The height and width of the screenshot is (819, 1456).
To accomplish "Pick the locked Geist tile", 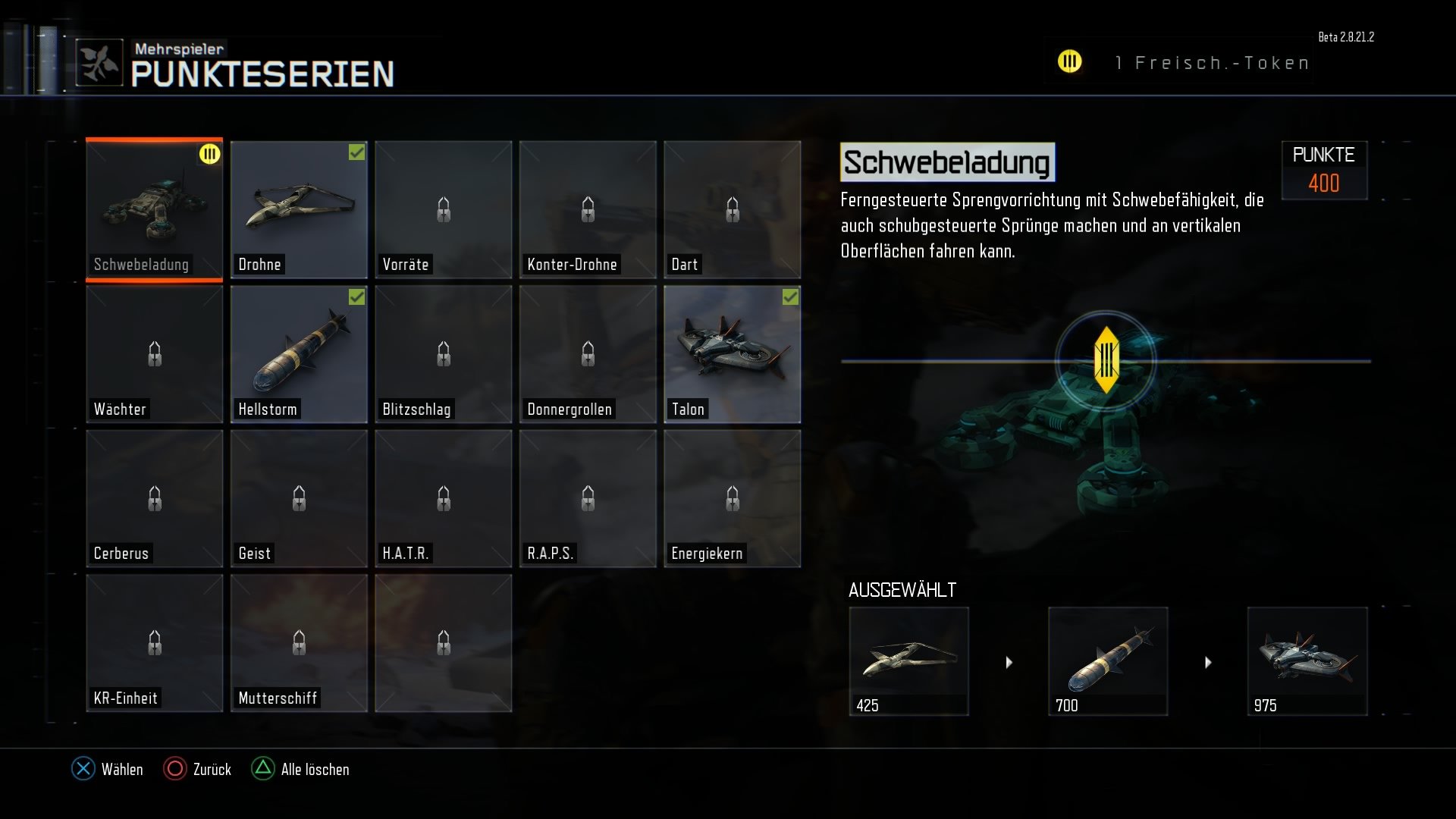I will pyautogui.click(x=299, y=498).
